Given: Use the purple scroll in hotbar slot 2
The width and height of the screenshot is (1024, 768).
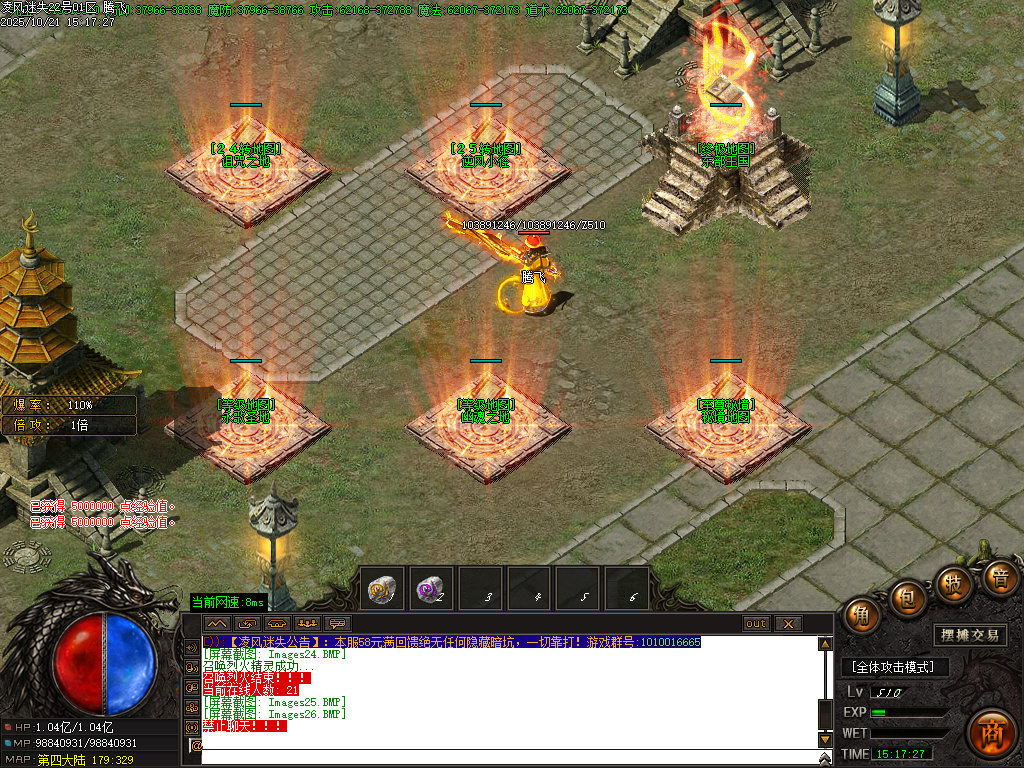Looking at the screenshot, I should pos(433,590).
